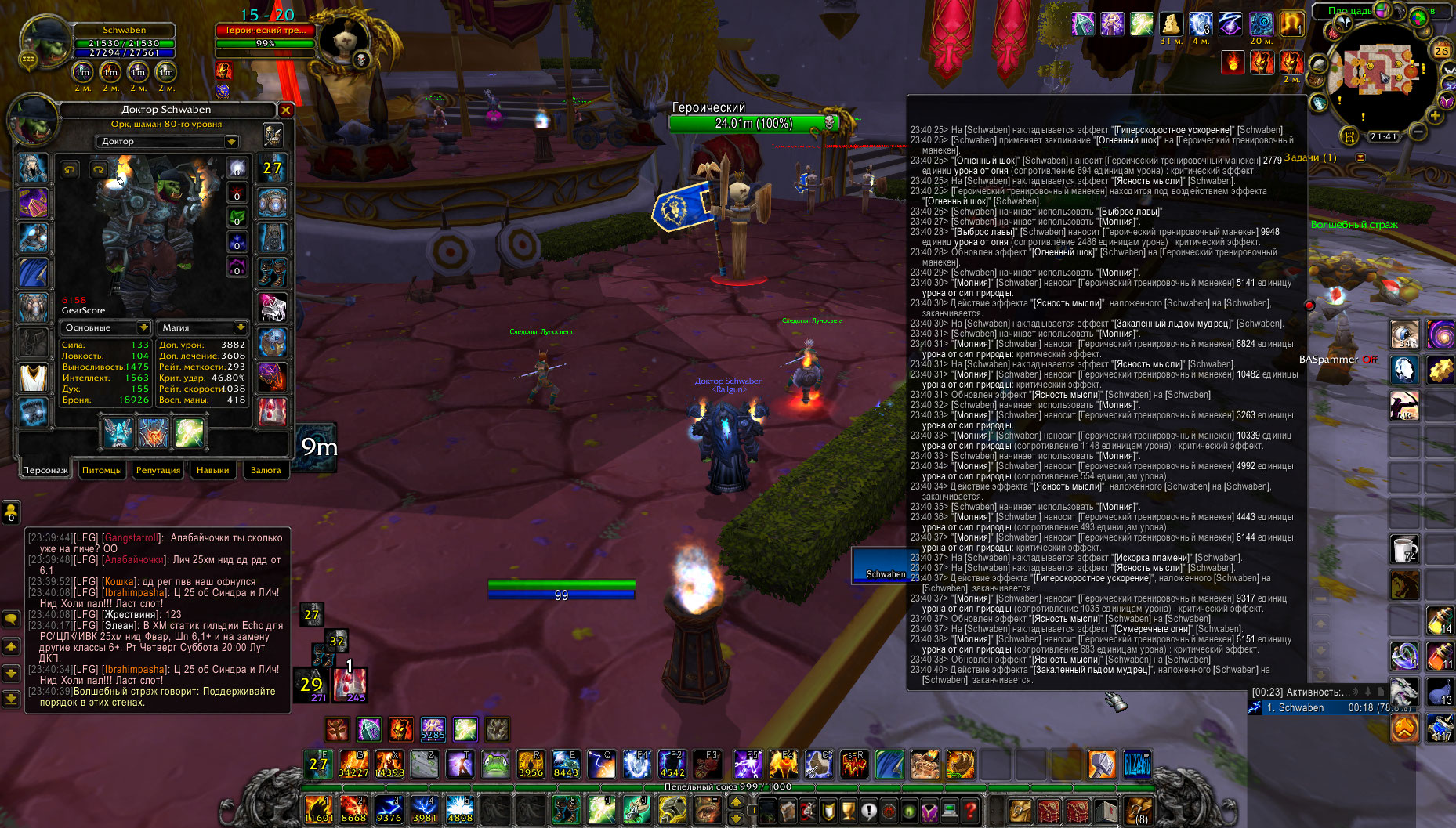This screenshot has width=1456, height=828.
Task: Zoom in the minimap with the plus button
Action: (1435, 116)
